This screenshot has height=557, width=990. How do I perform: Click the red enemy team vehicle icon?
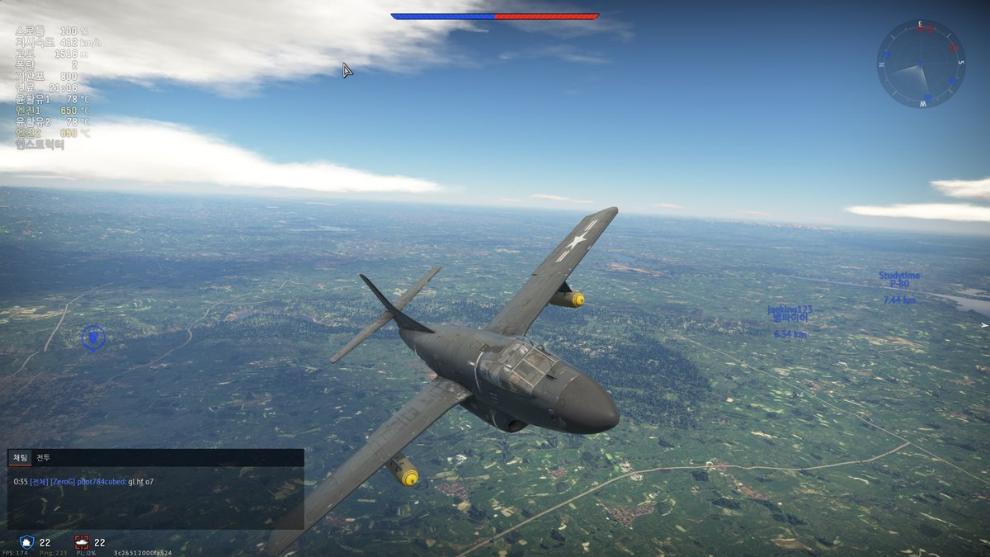click(81, 542)
